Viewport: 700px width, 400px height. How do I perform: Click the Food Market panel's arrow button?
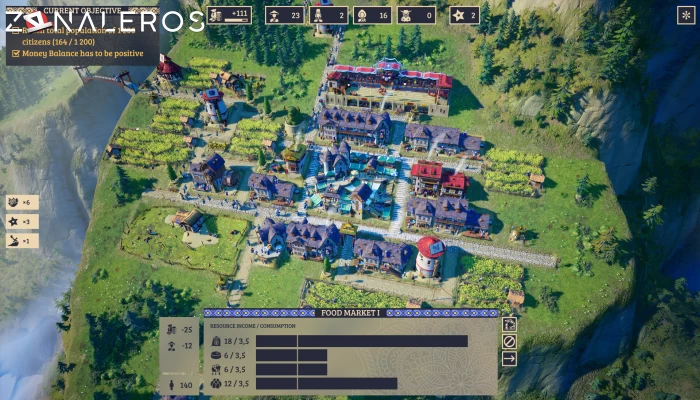click(x=509, y=358)
